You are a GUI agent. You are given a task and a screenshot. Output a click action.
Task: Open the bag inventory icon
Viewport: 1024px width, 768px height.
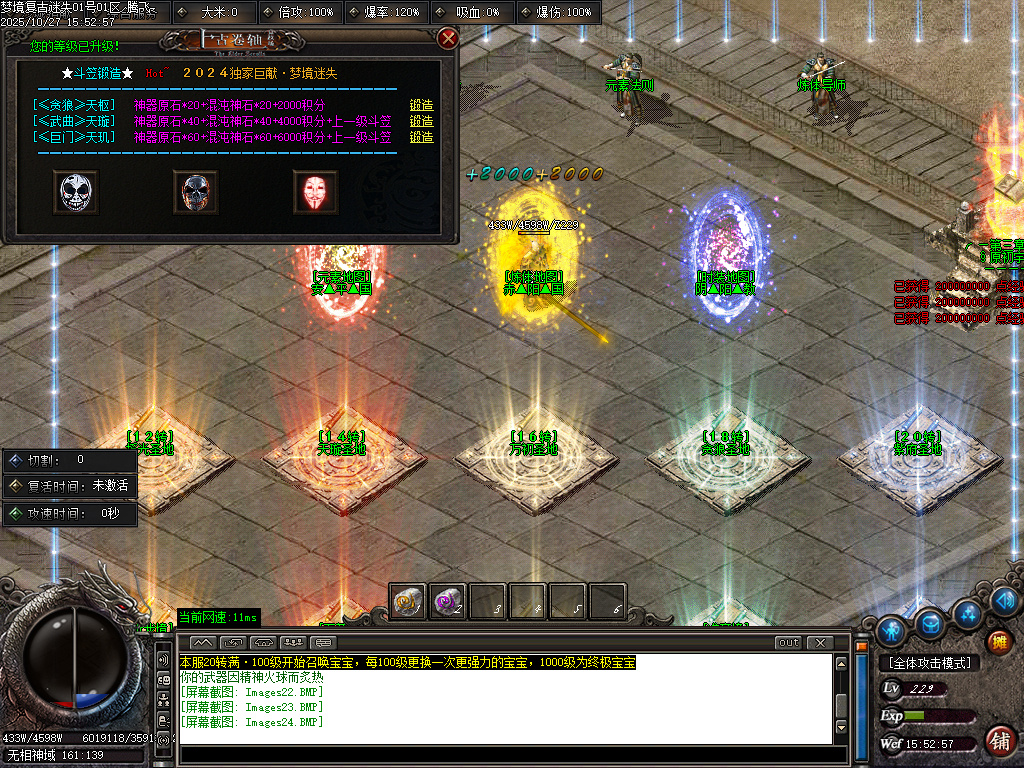931,623
